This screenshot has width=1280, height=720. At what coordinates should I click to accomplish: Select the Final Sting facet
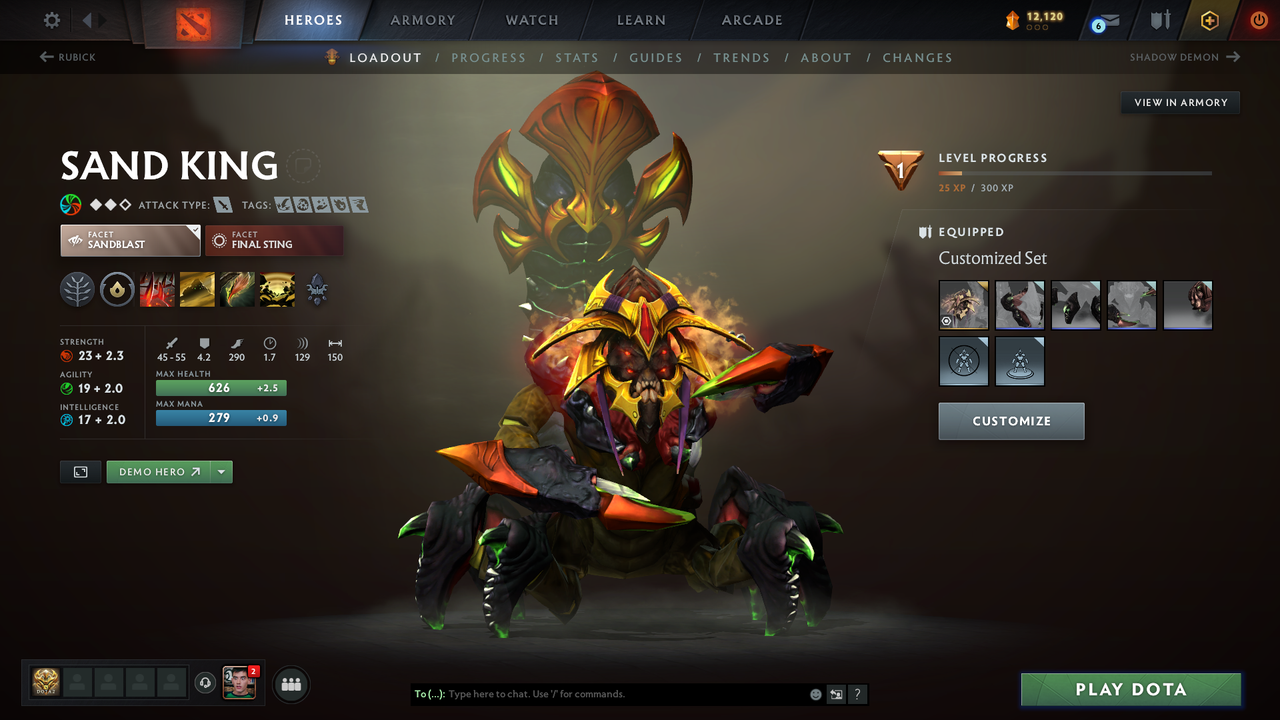coord(274,240)
